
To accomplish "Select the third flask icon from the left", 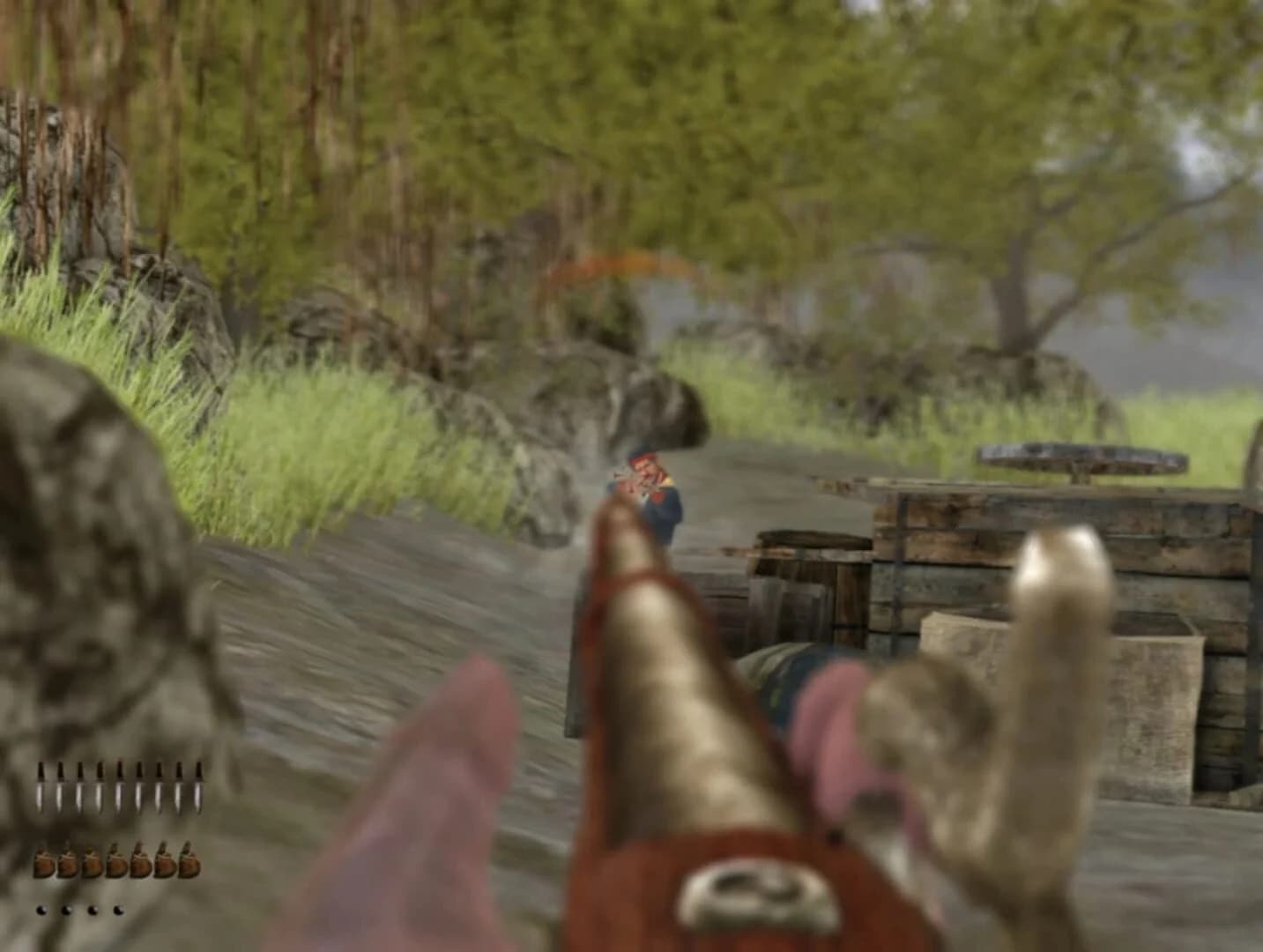I will pos(92,860).
